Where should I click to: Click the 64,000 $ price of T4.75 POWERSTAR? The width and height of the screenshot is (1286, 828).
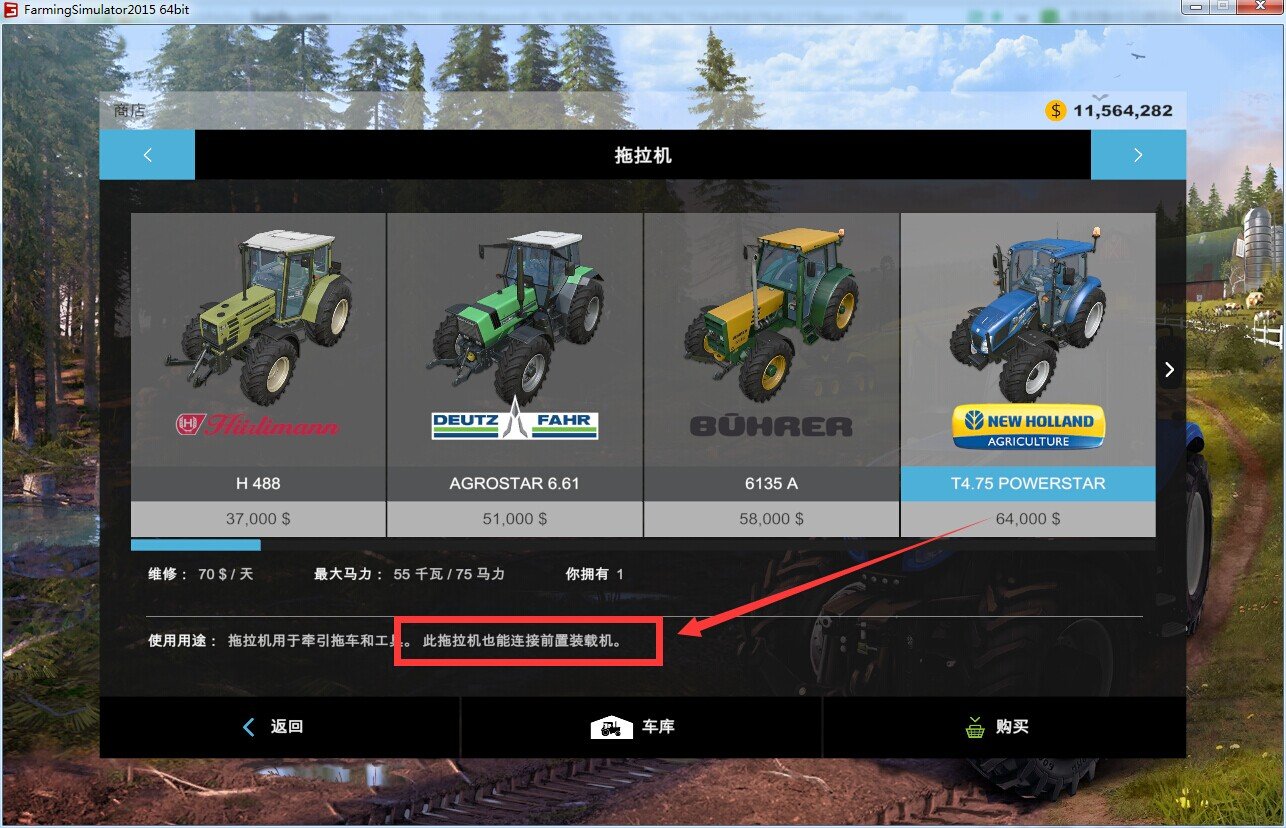(1028, 518)
